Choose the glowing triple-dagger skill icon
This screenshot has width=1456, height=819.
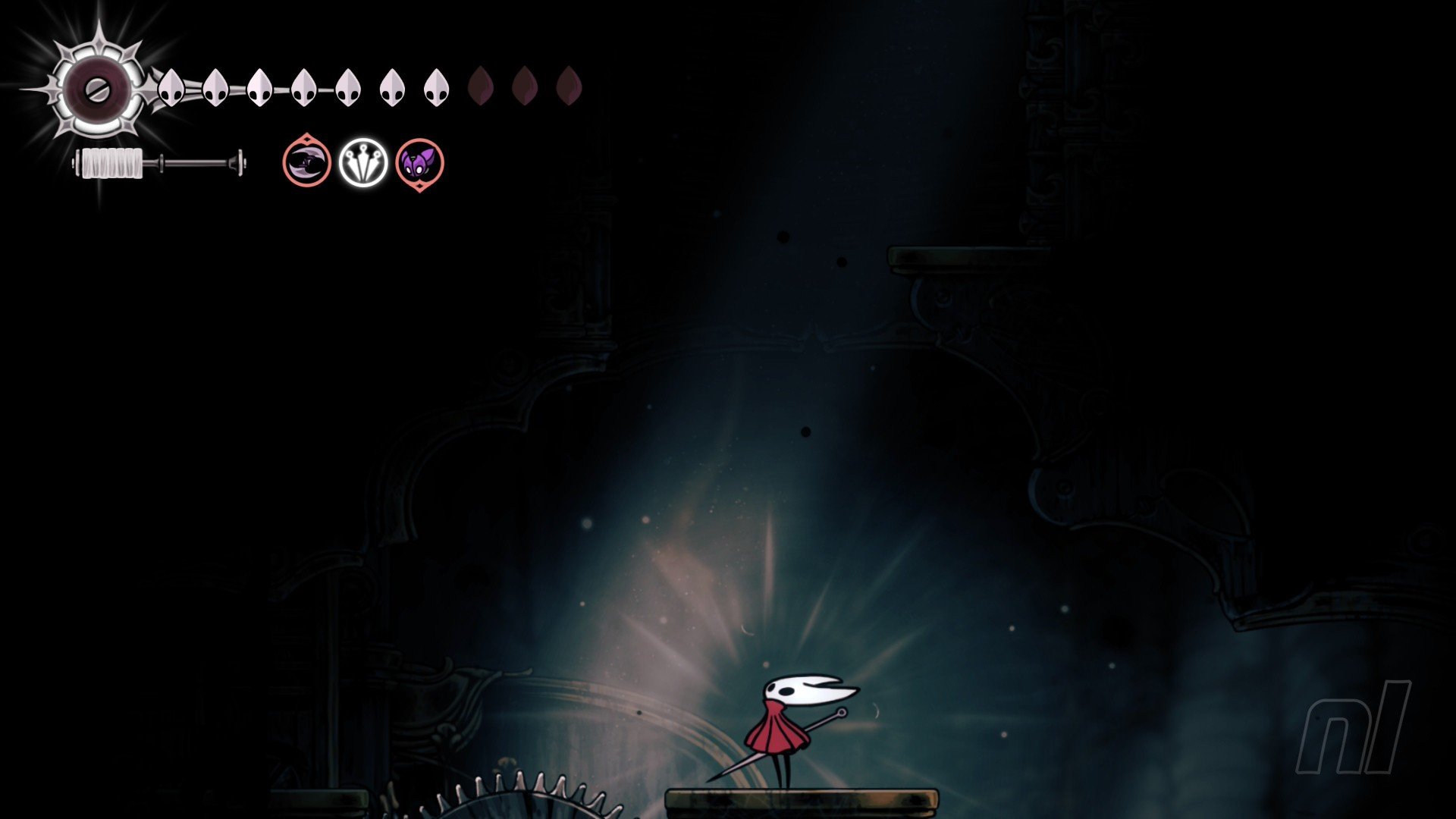click(363, 162)
